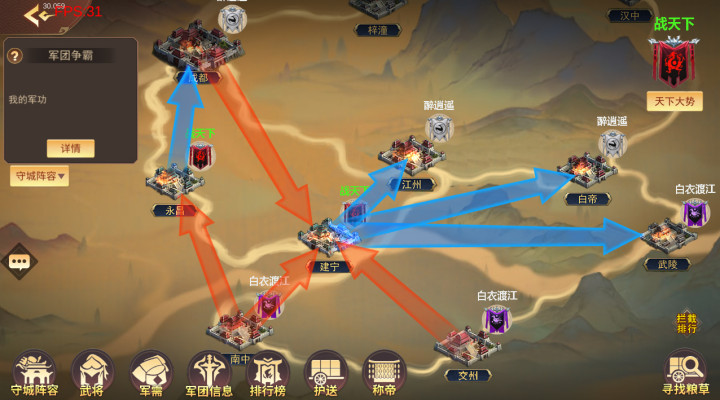Show 军团信息 legion info

pyautogui.click(x=209, y=372)
